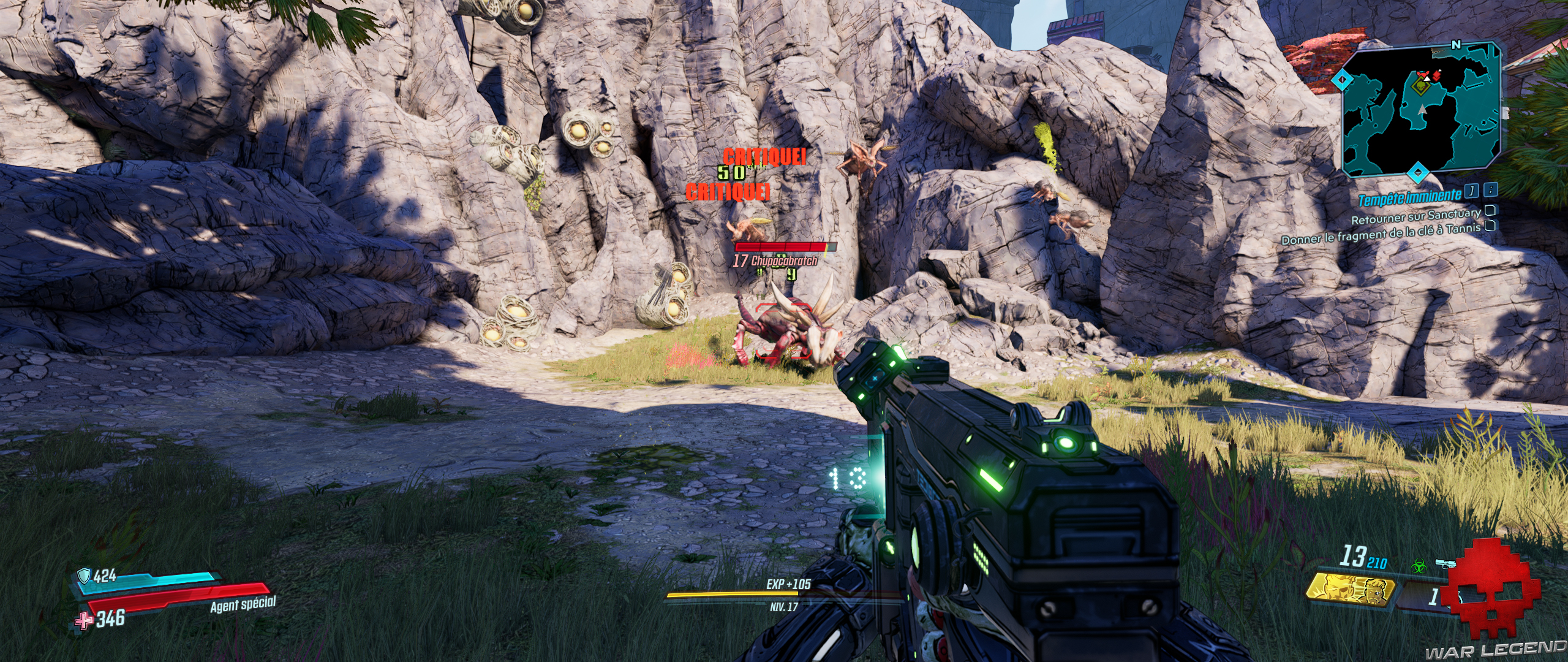Click the N compass indicator on the minimap
Screen dimensions: 1568x662
1457,45
